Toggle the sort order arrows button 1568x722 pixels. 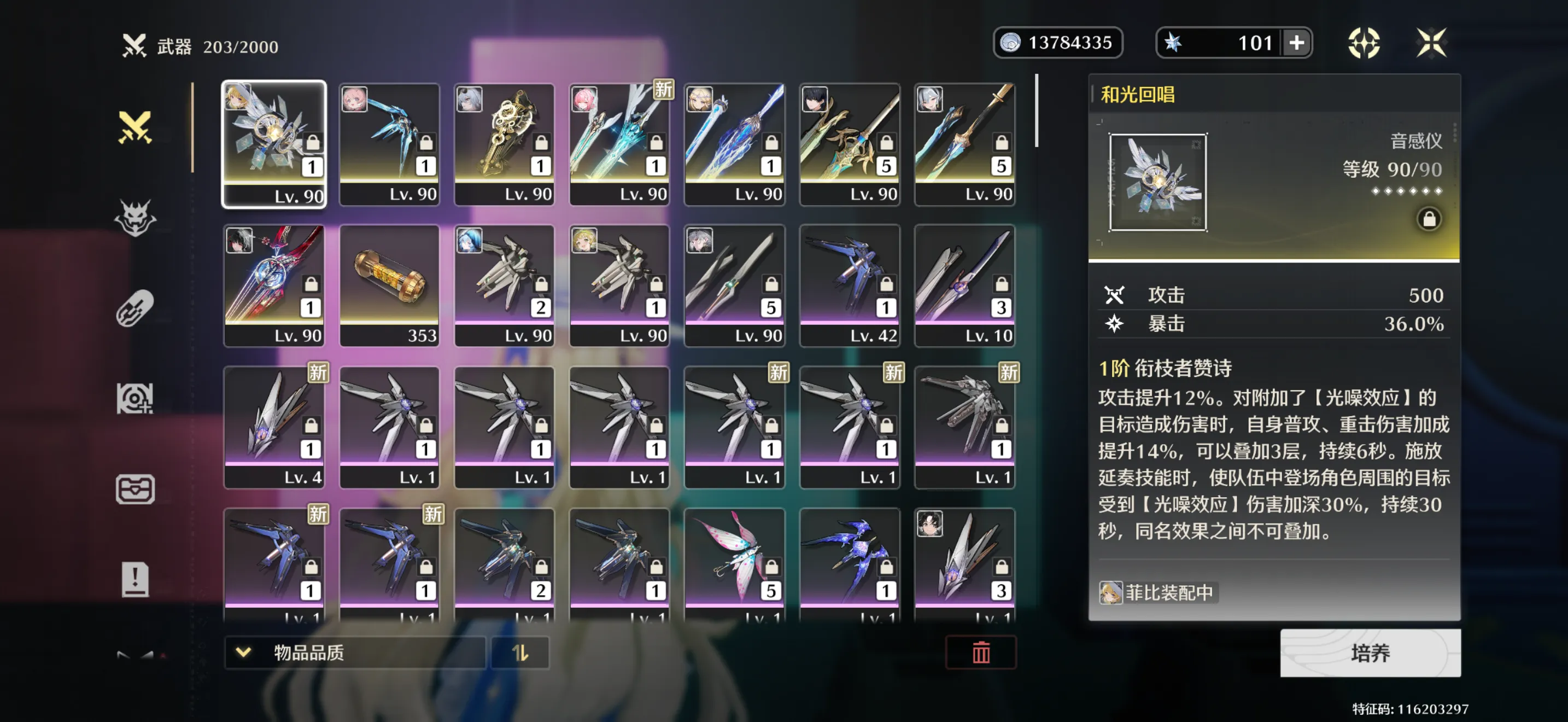point(520,653)
